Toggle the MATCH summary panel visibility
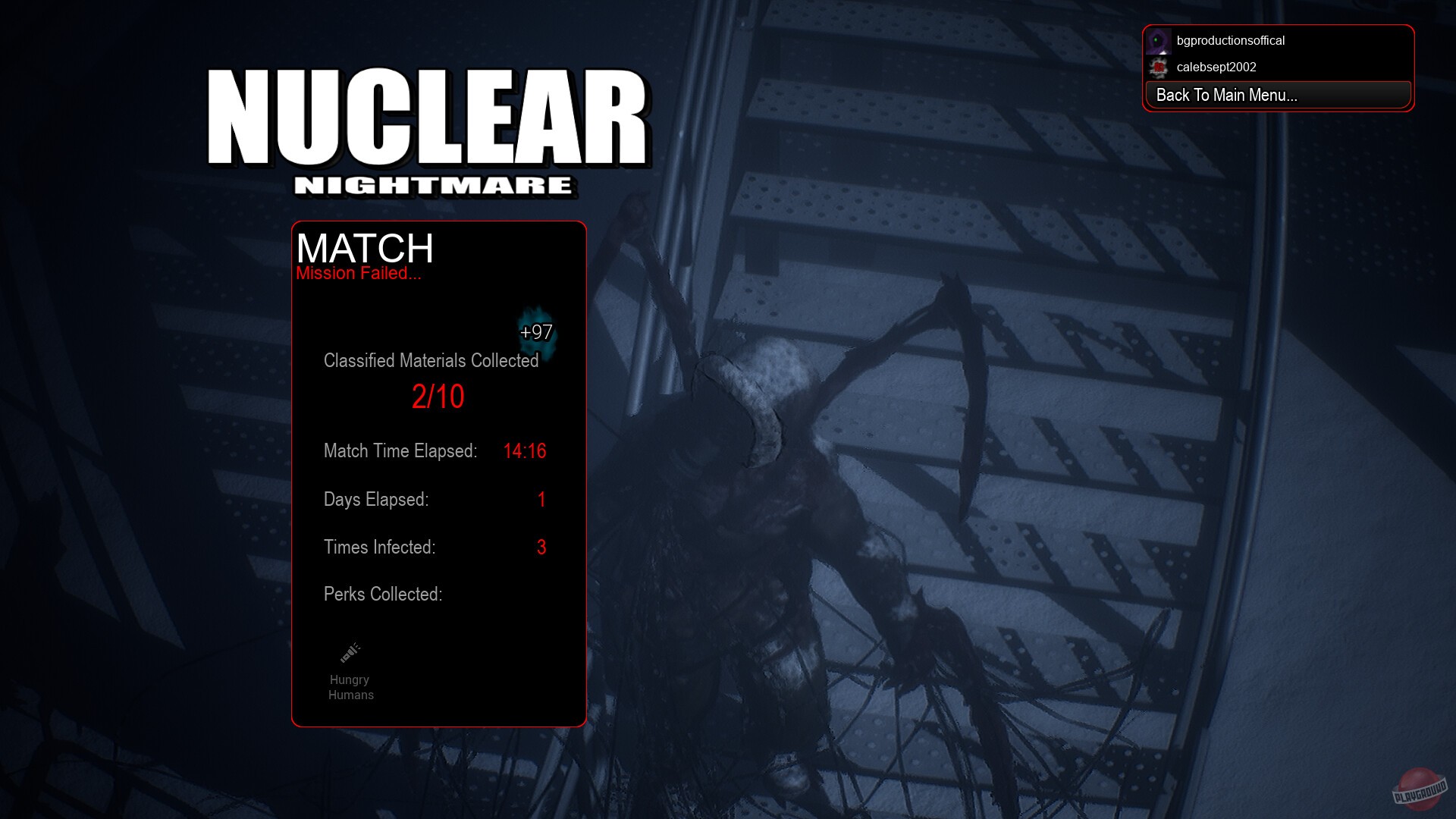The image size is (1456, 819). click(364, 249)
